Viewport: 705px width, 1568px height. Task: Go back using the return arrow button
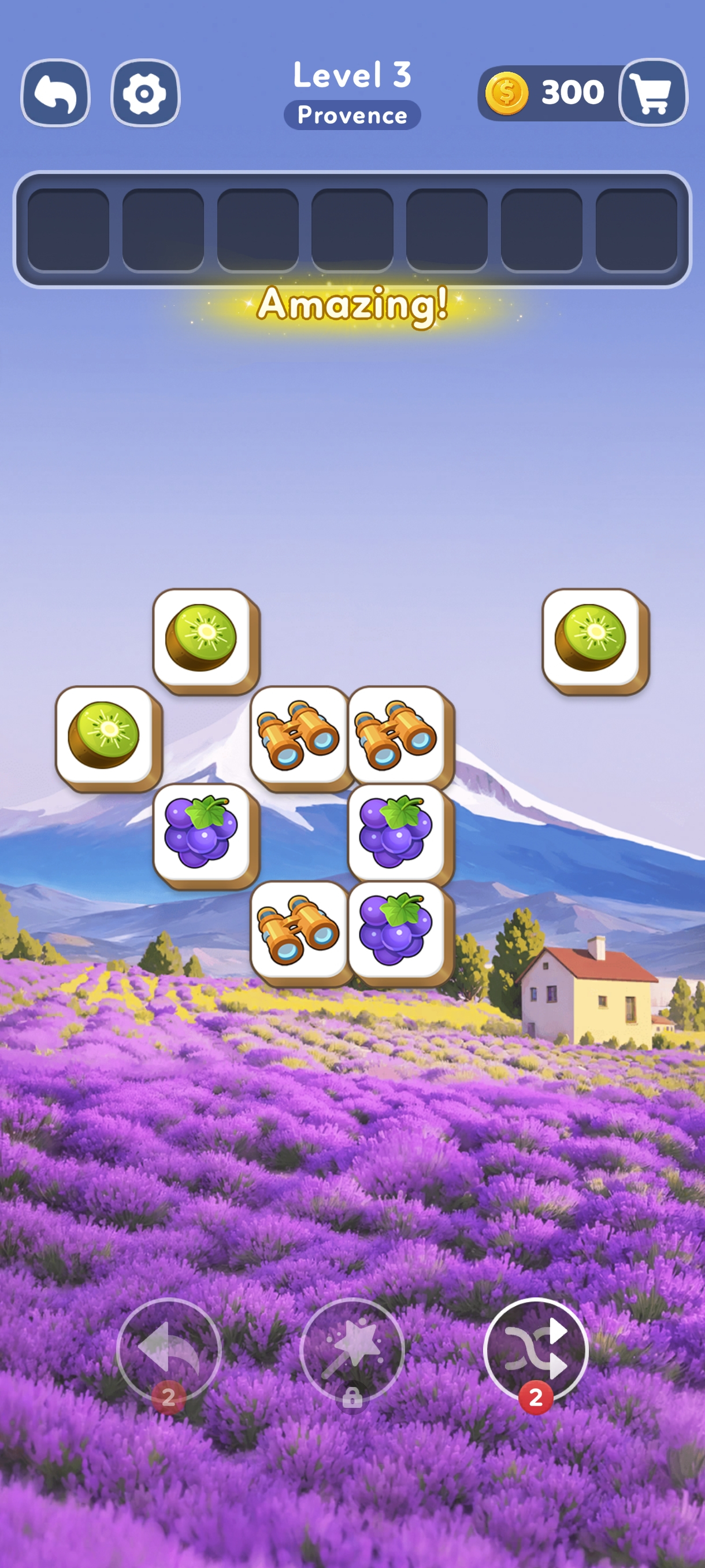(55, 93)
